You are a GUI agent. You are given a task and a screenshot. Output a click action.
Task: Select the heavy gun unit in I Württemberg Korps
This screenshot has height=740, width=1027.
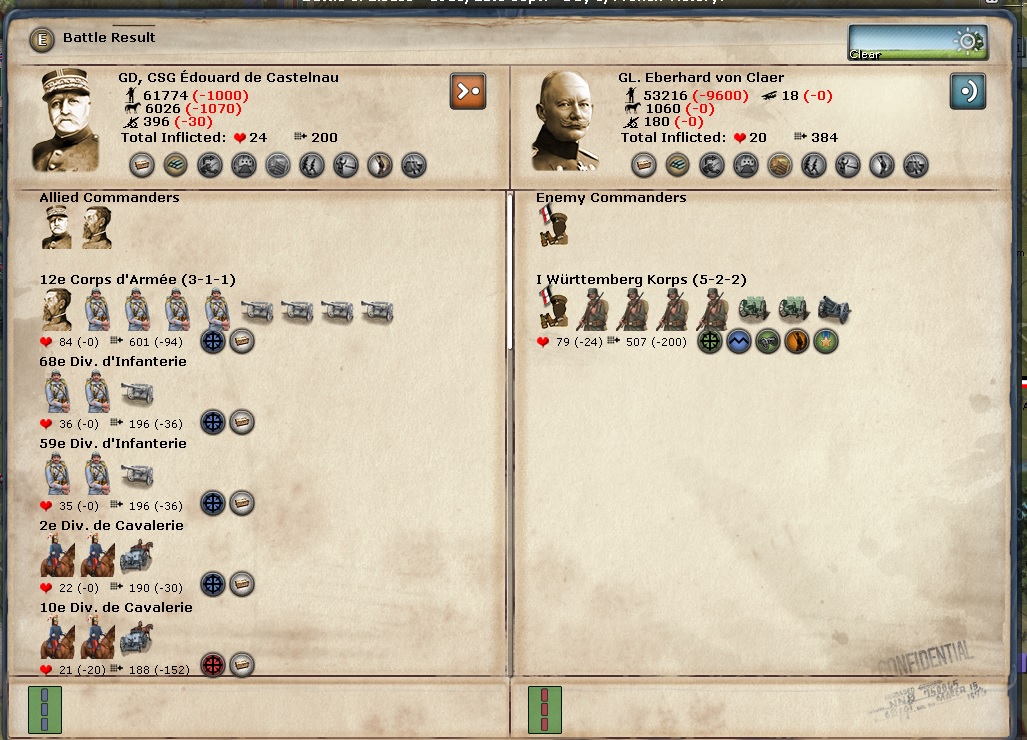(834, 310)
